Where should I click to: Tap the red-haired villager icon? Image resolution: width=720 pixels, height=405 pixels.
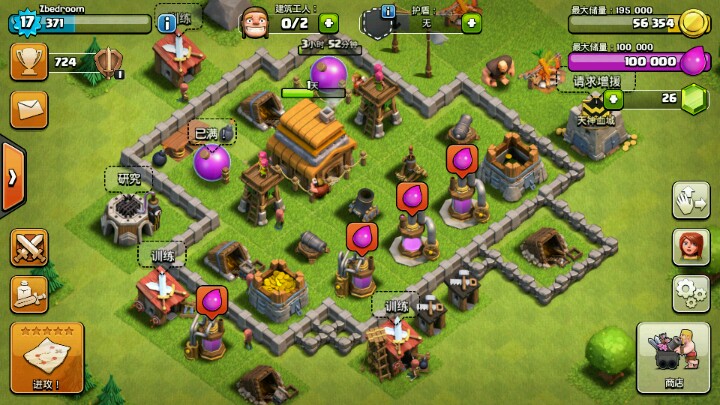point(691,245)
